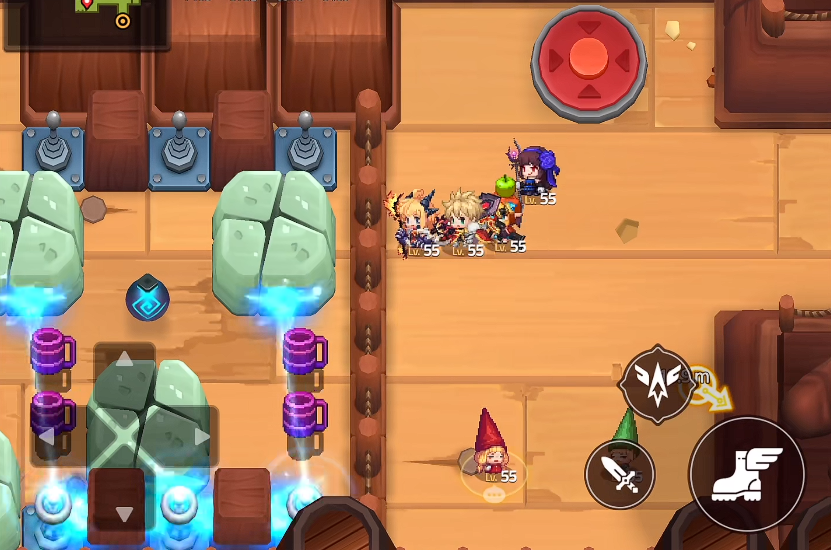
Task: Move left using the D-pad left arrow
Action: point(47,436)
